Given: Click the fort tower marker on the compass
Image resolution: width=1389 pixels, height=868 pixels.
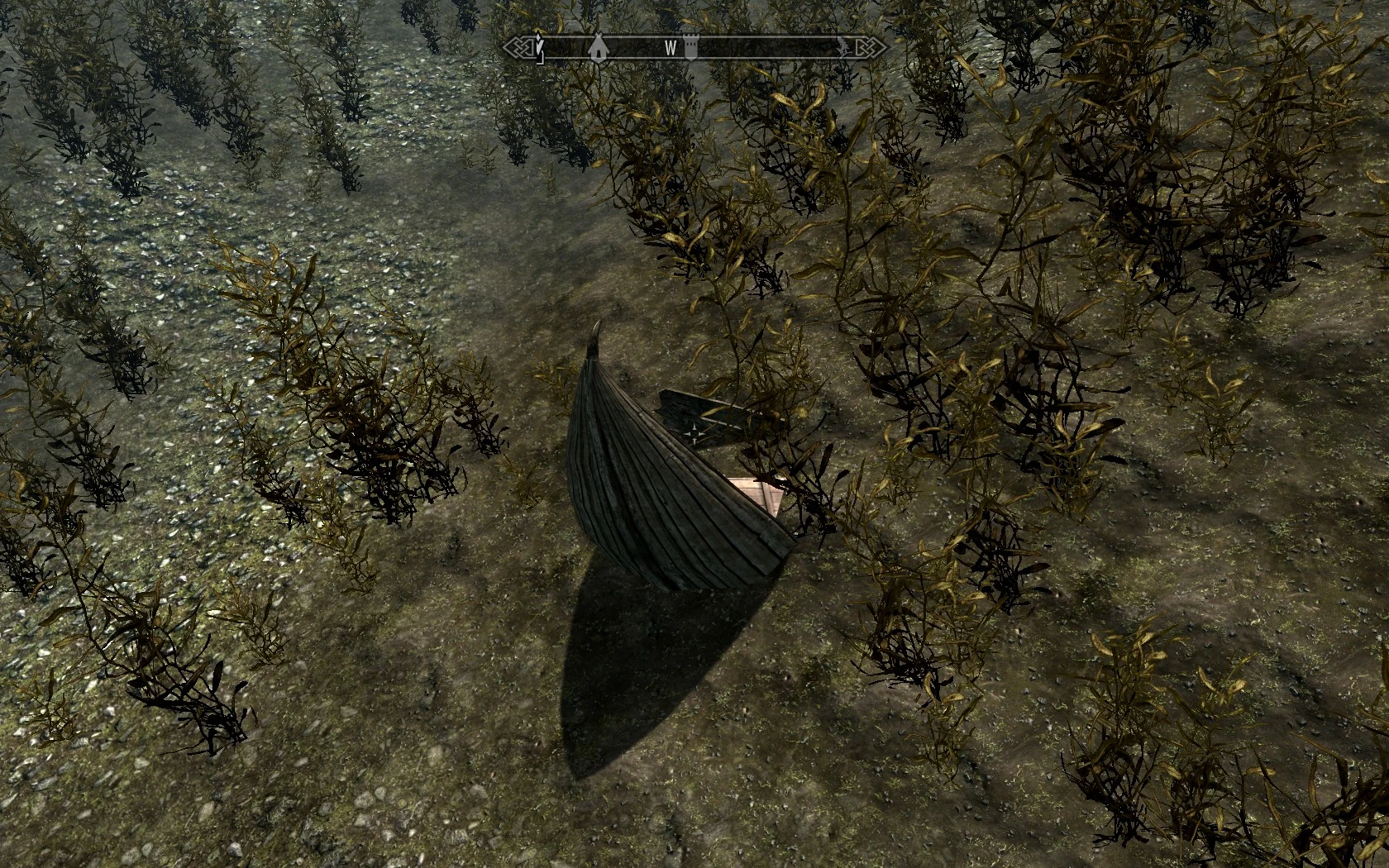Looking at the screenshot, I should (x=691, y=47).
